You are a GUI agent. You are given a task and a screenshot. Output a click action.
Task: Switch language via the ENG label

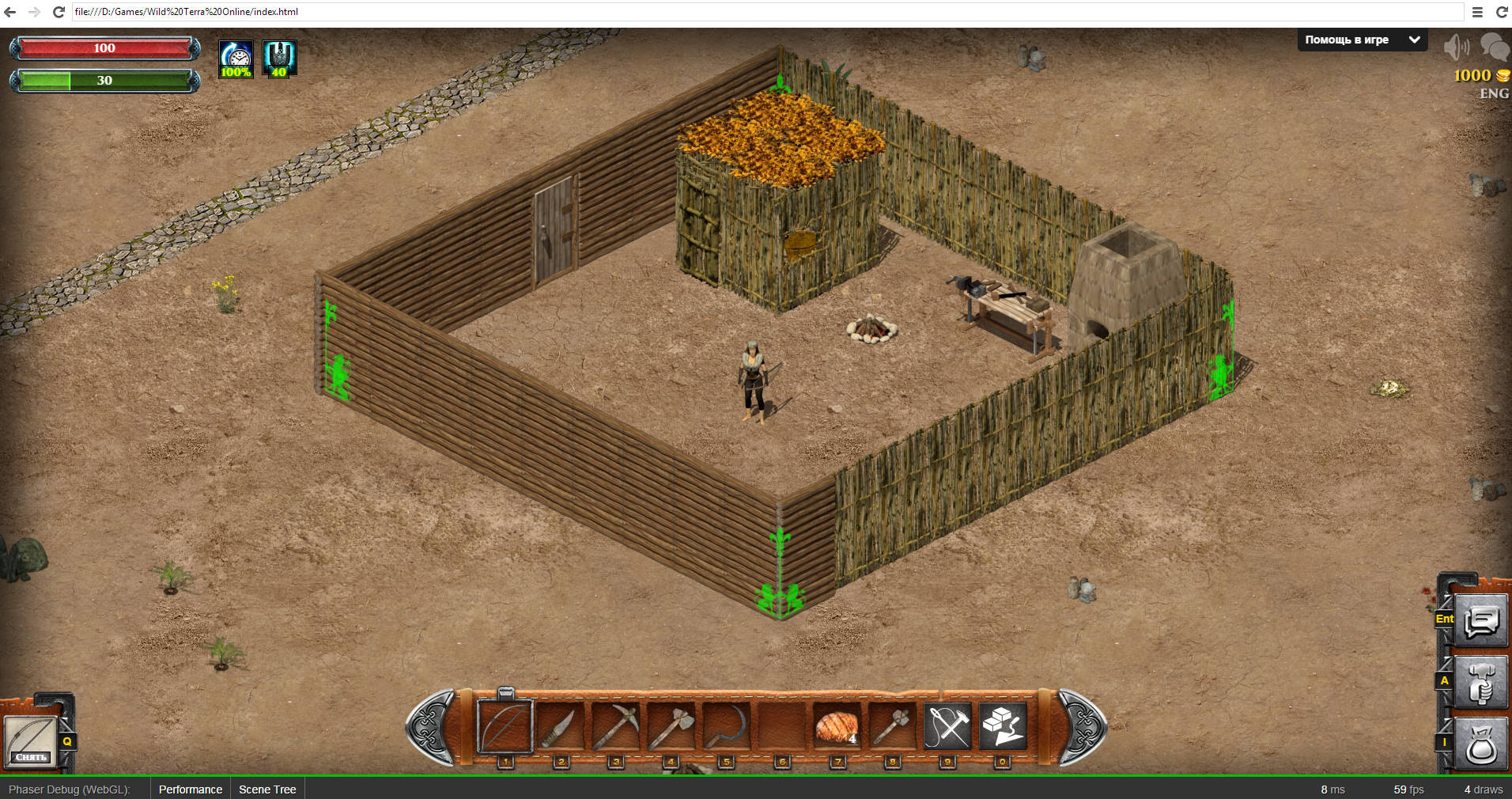pyautogui.click(x=1494, y=93)
